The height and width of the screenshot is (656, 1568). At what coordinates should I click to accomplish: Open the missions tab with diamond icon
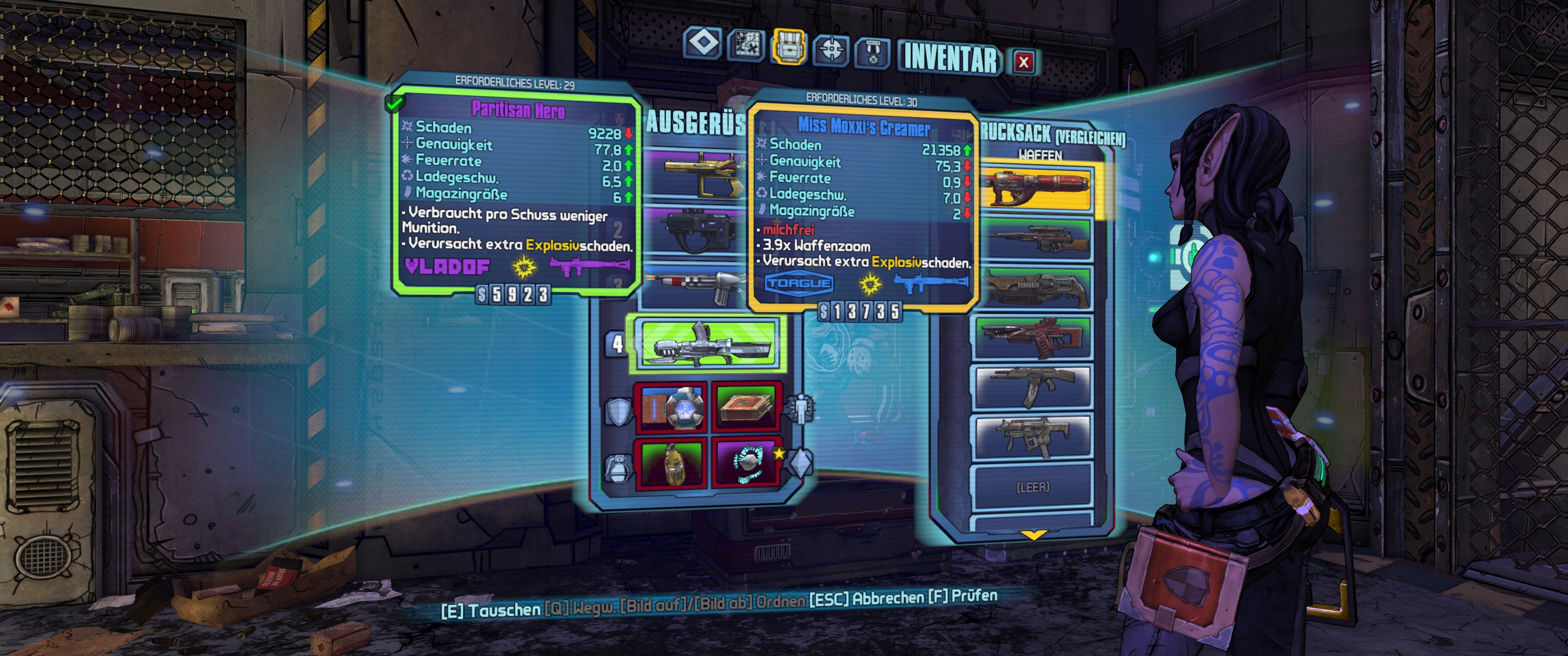point(703,43)
